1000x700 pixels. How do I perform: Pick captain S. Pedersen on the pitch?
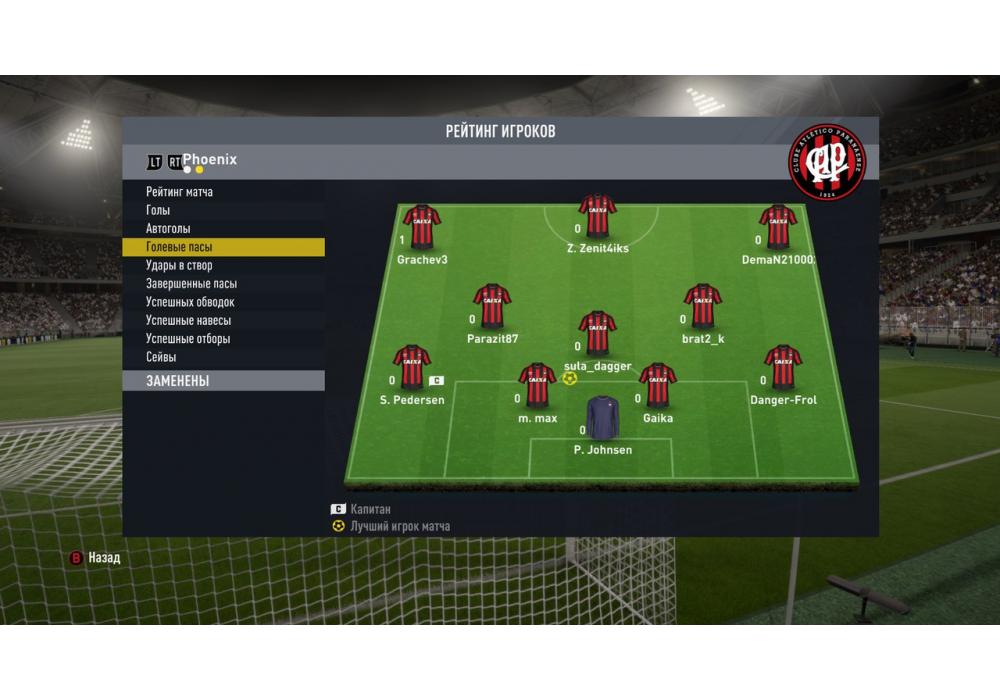click(x=412, y=367)
